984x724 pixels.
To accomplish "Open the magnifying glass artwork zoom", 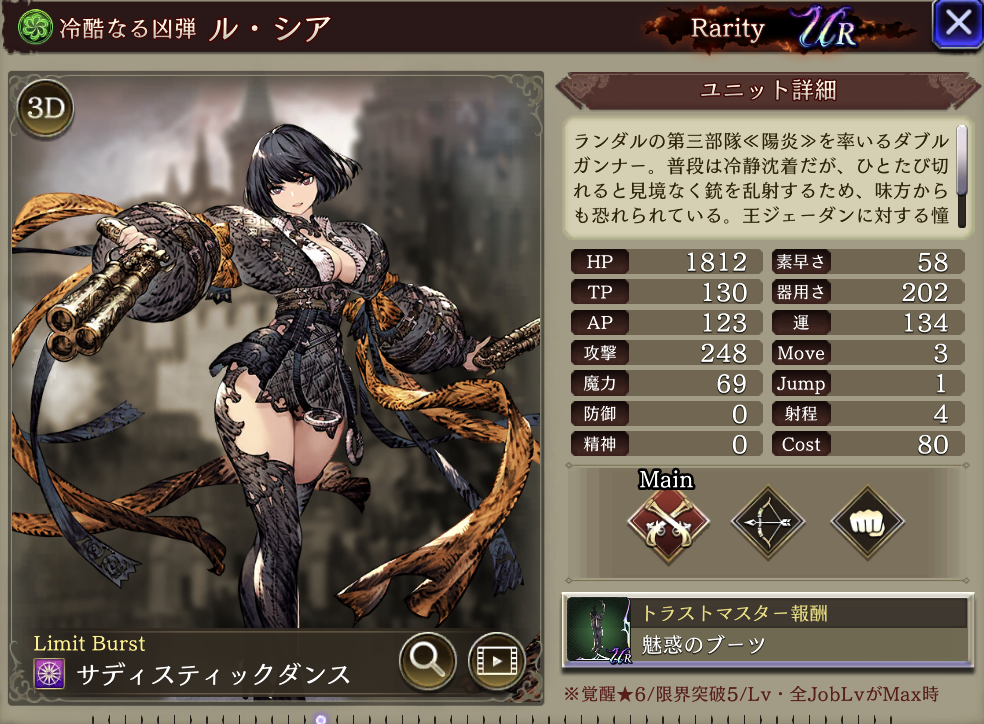I will [428, 660].
